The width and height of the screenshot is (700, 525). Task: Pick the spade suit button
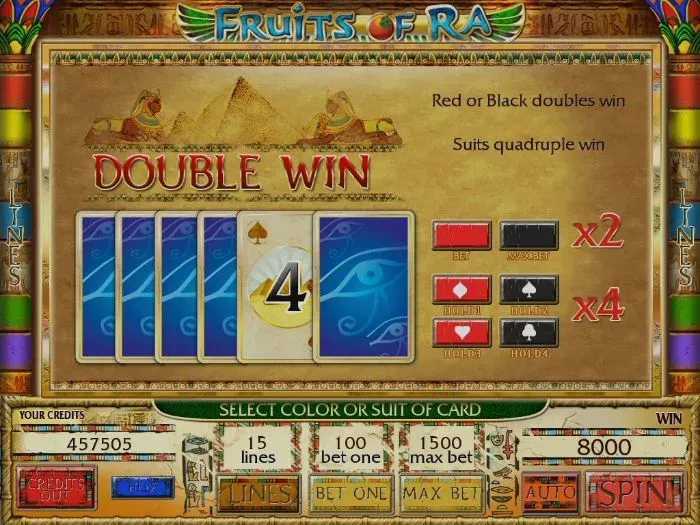pos(529,289)
